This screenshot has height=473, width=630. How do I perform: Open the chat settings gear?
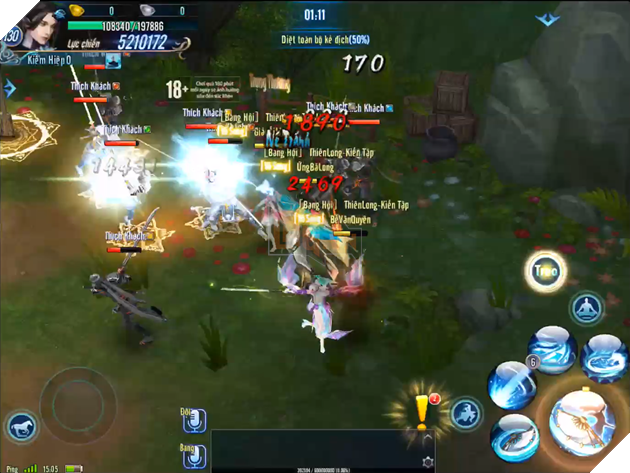429,462
